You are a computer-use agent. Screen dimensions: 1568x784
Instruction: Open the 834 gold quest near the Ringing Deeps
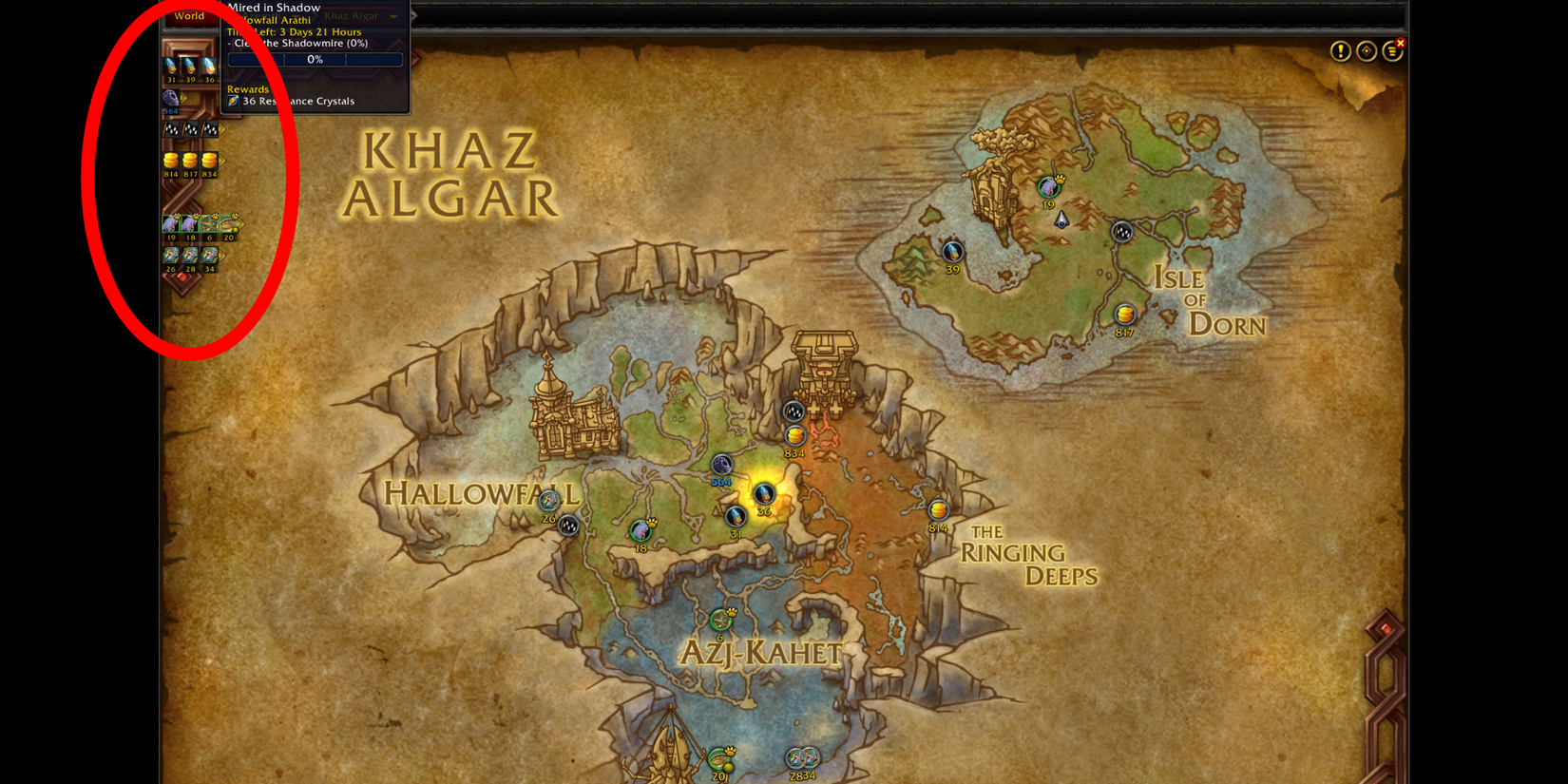point(794,436)
